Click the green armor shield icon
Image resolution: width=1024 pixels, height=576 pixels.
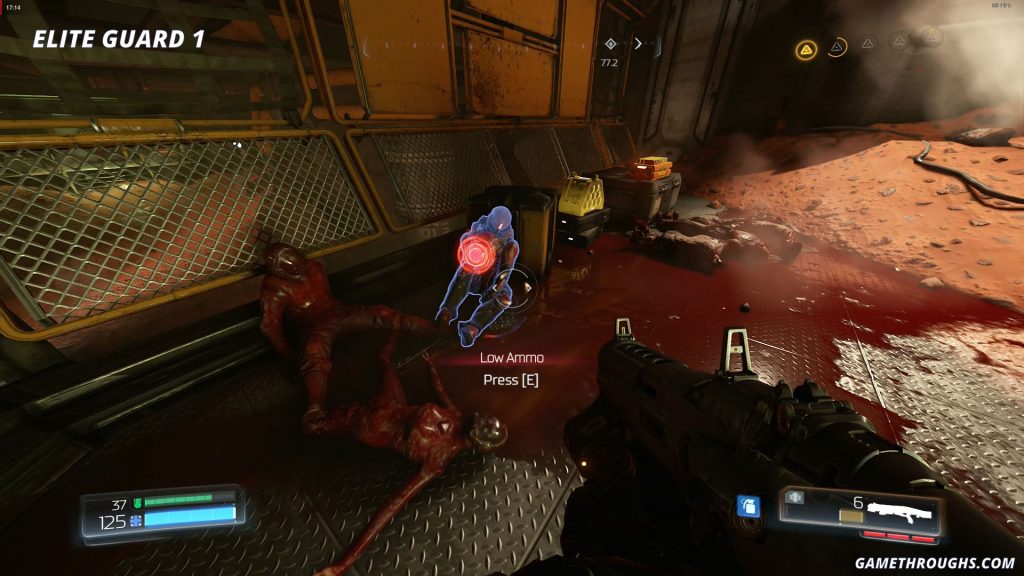(x=138, y=503)
